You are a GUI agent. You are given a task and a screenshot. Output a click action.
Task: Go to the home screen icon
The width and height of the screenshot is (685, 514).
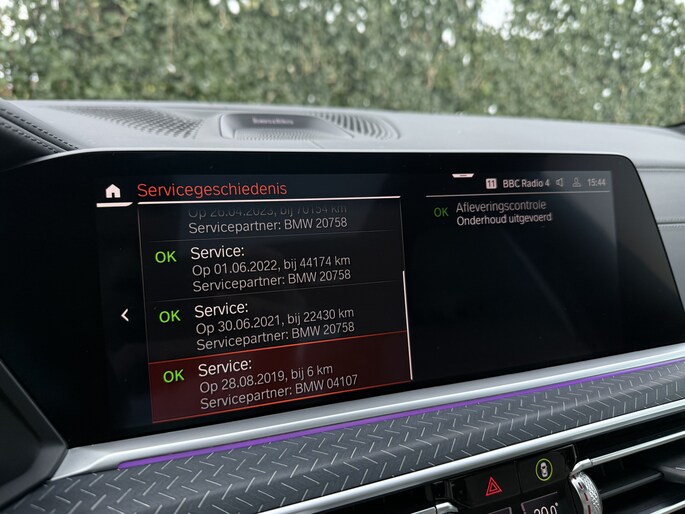pyautogui.click(x=113, y=190)
